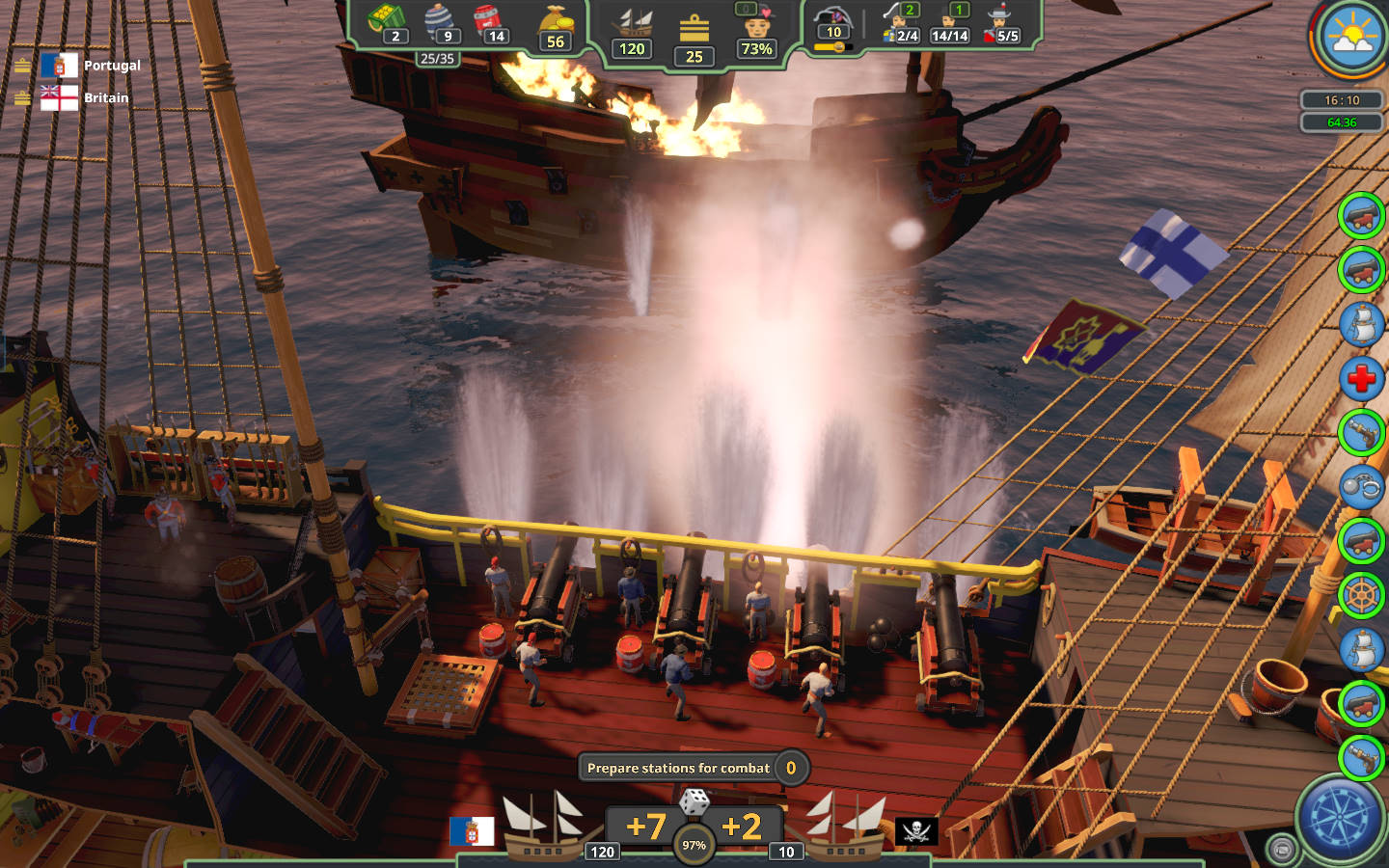Viewport: 1389px width, 868px height.
Task: Select the Prepare stations for combat banner
Action: coord(679,768)
